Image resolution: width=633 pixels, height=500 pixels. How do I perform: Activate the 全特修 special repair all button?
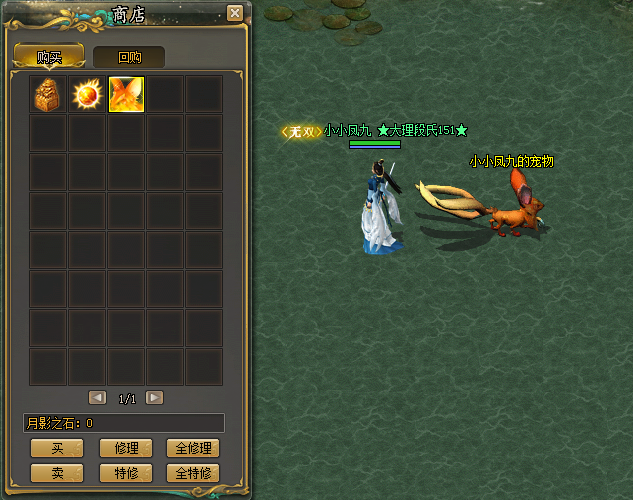pyautogui.click(x=193, y=472)
